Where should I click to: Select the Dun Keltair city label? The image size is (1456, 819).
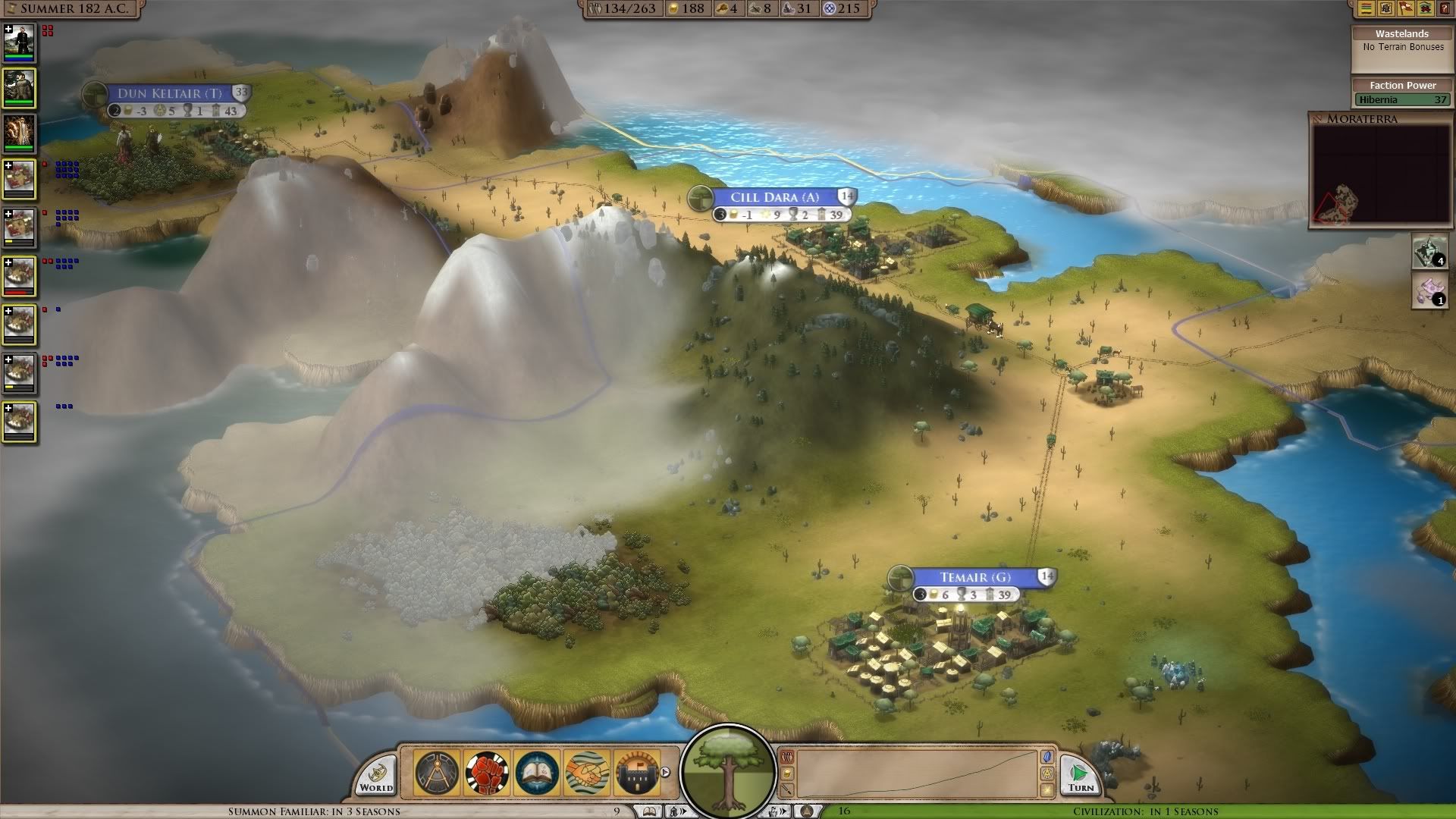pyautogui.click(x=169, y=93)
